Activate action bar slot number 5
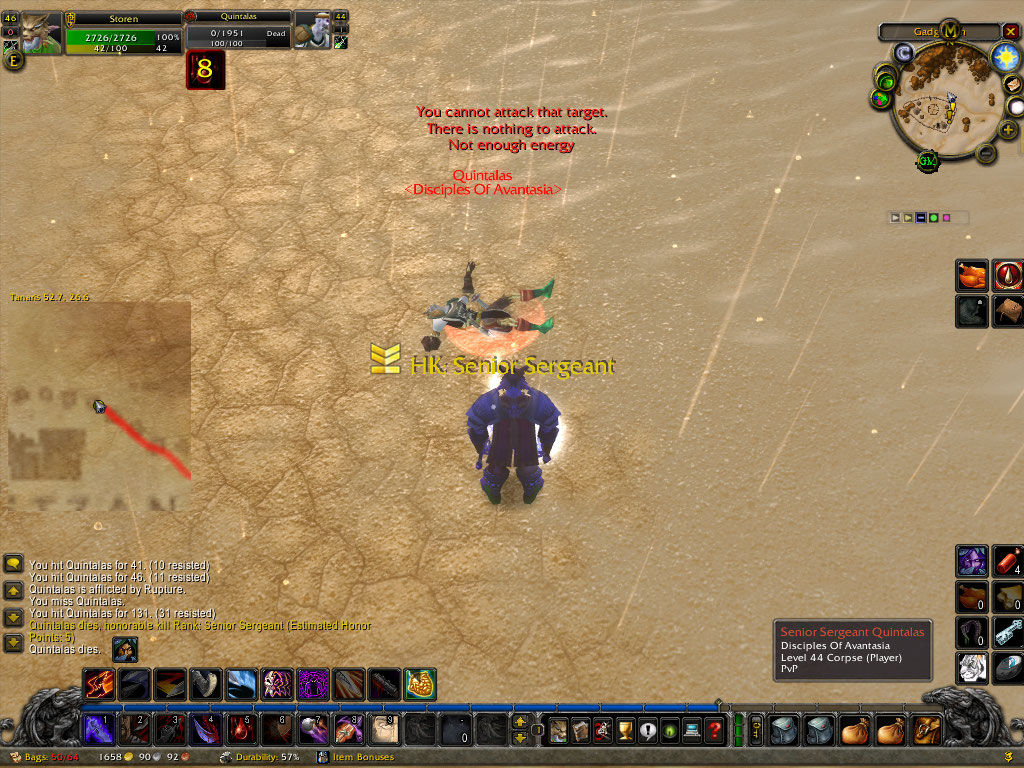 click(241, 729)
